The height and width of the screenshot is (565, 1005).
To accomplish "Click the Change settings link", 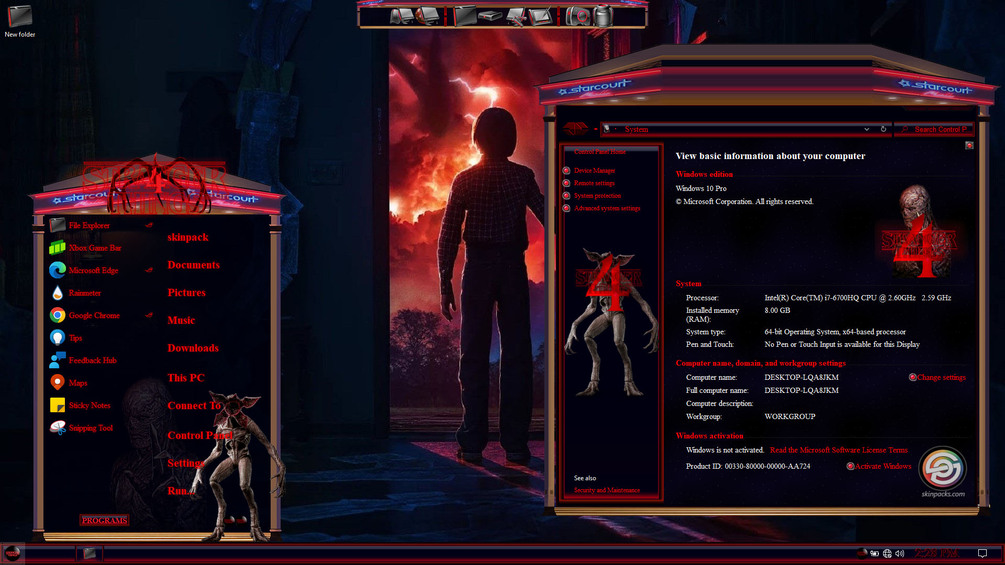I will click(x=941, y=378).
